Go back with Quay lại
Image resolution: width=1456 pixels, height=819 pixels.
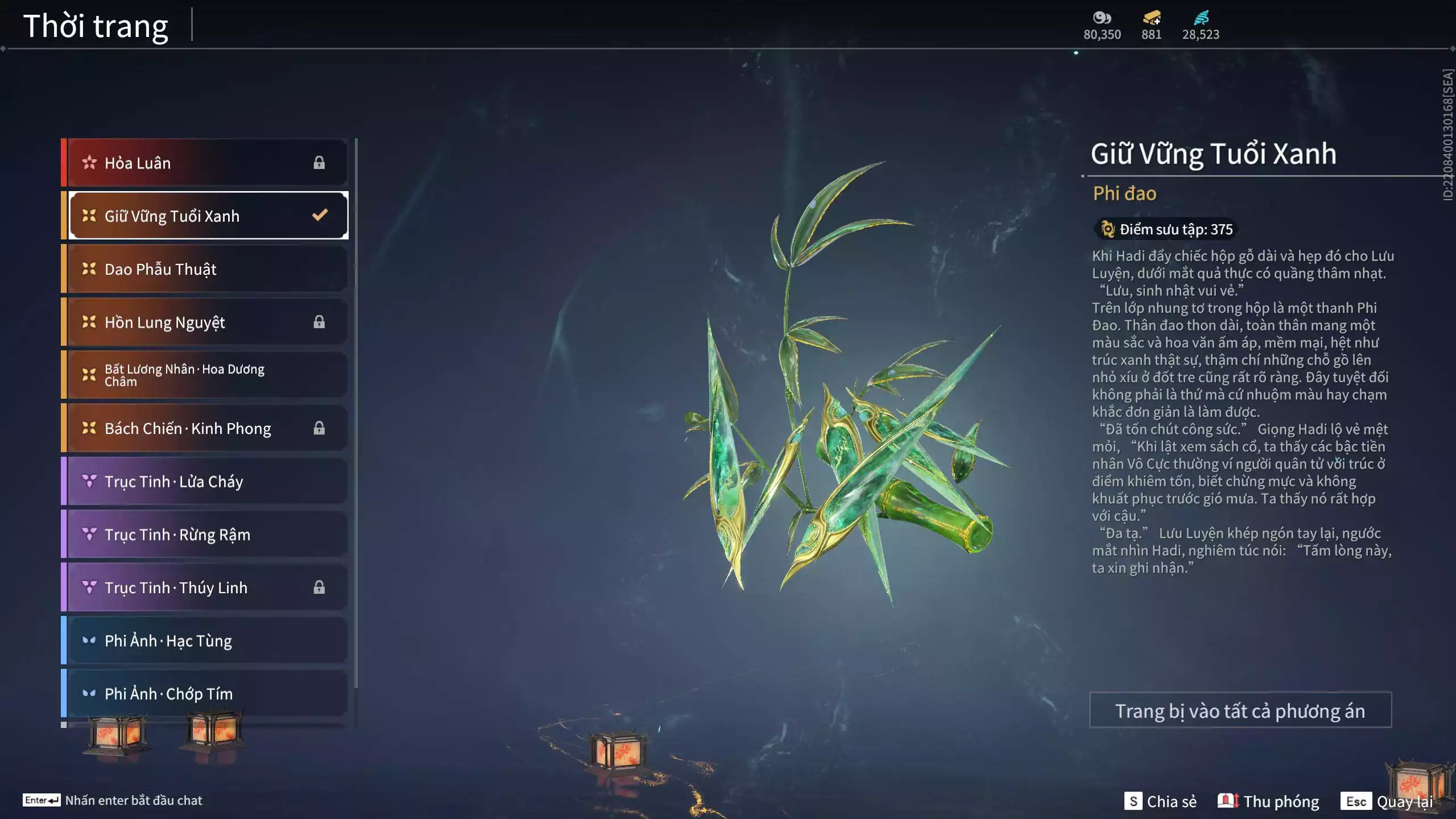1388,801
